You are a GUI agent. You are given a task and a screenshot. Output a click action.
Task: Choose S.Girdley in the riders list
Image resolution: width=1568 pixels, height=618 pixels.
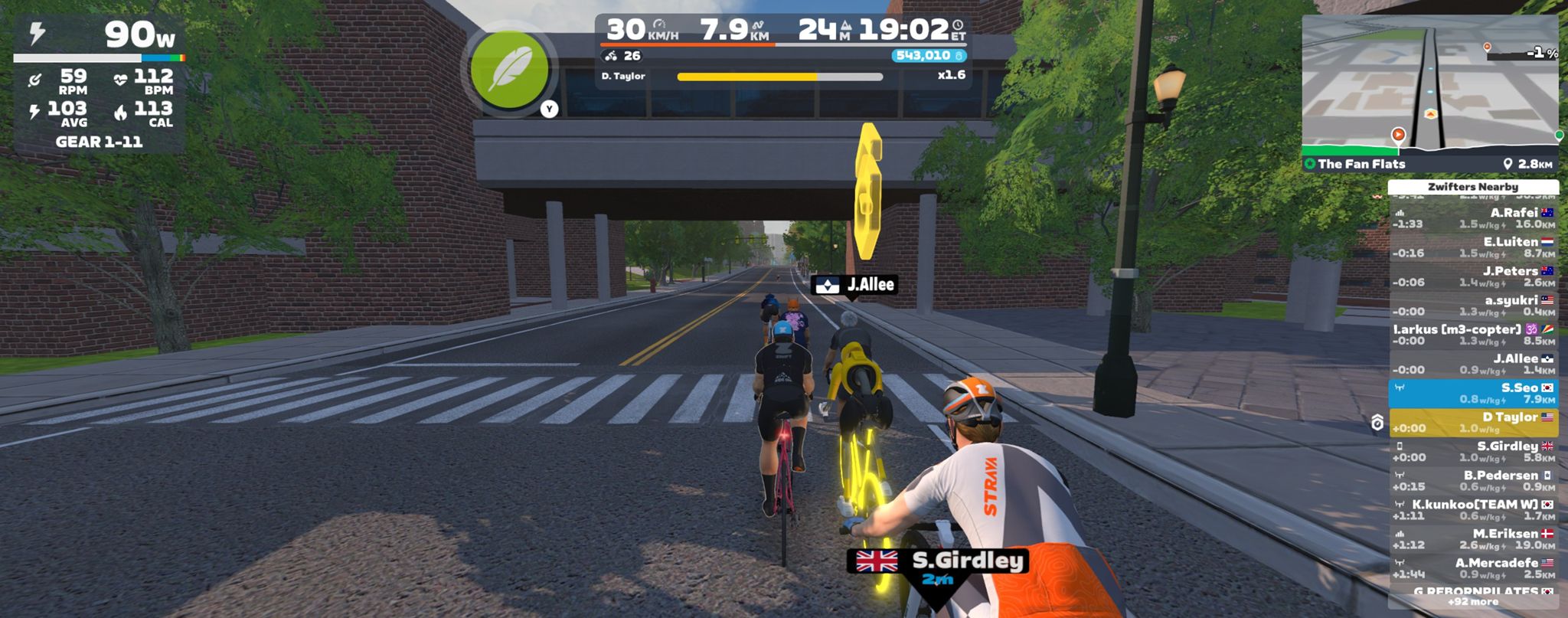(x=1473, y=451)
